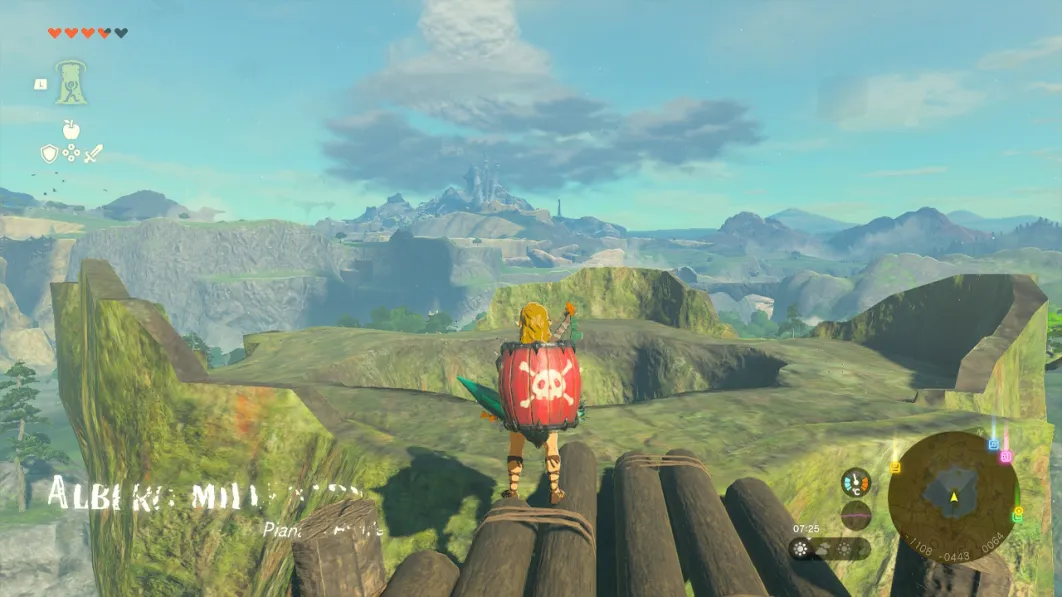
Task: Open the sword quick-select icon
Action: pyautogui.click(x=93, y=153)
